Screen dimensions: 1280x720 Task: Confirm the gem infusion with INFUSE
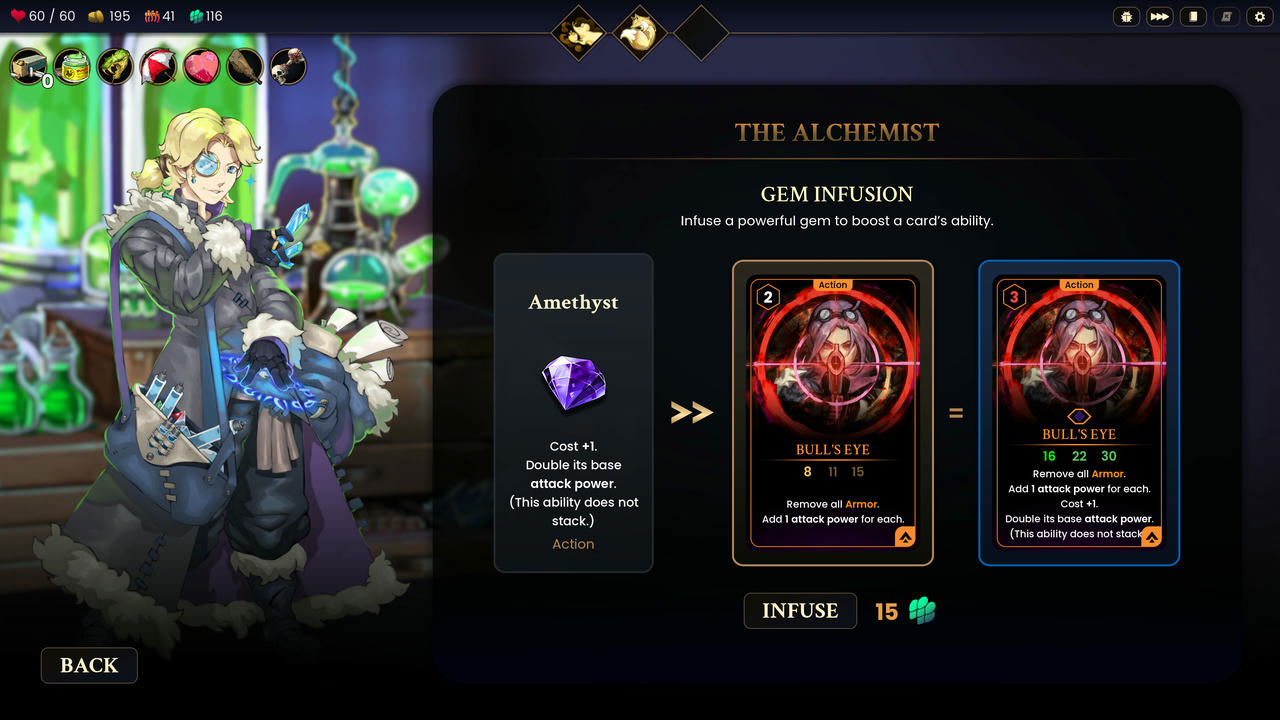(x=800, y=611)
